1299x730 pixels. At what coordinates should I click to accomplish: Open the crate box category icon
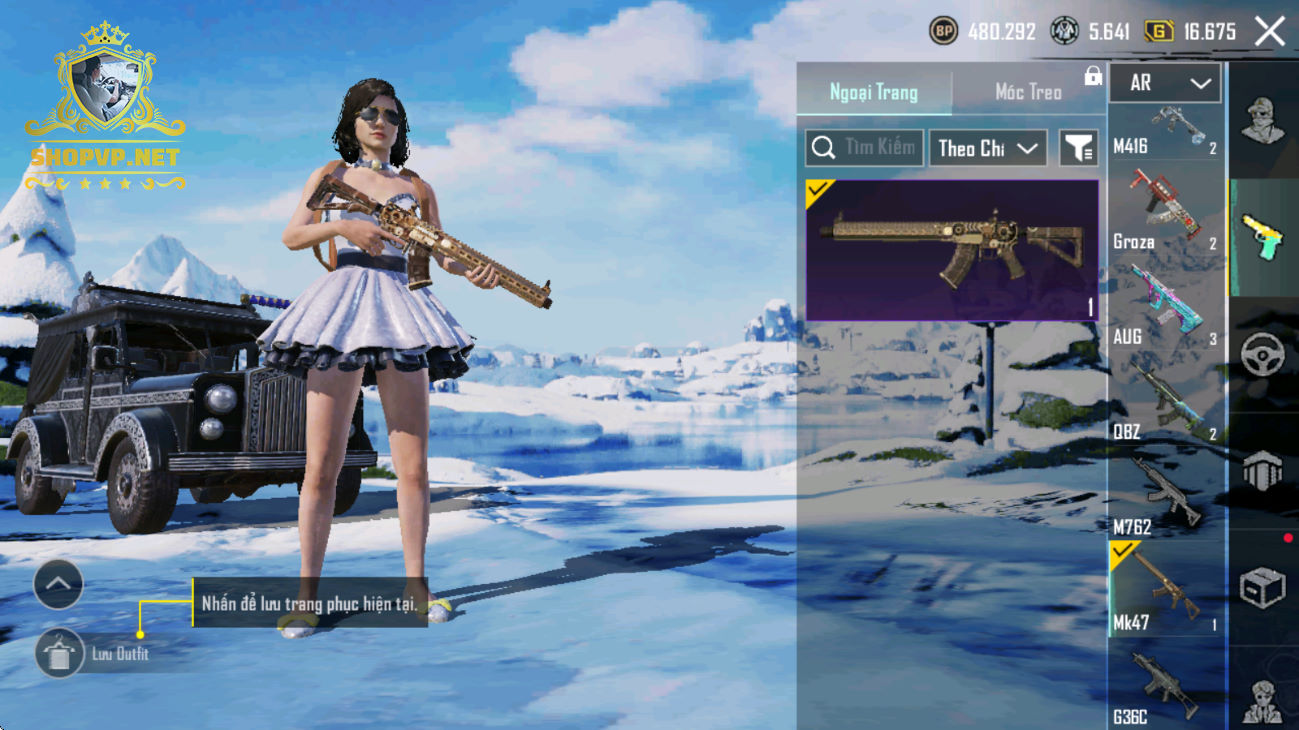coord(1262,588)
